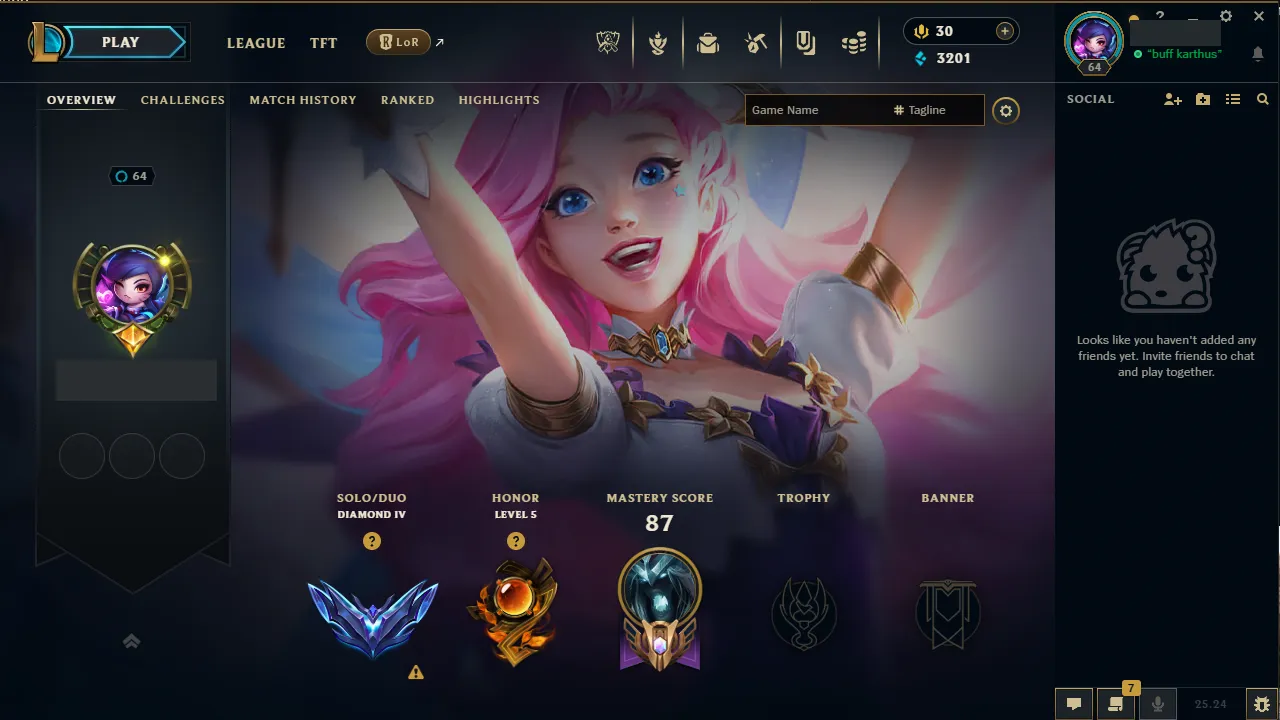Switch to the CHALLENGES tab
The image size is (1280, 720).
pyautogui.click(x=183, y=100)
